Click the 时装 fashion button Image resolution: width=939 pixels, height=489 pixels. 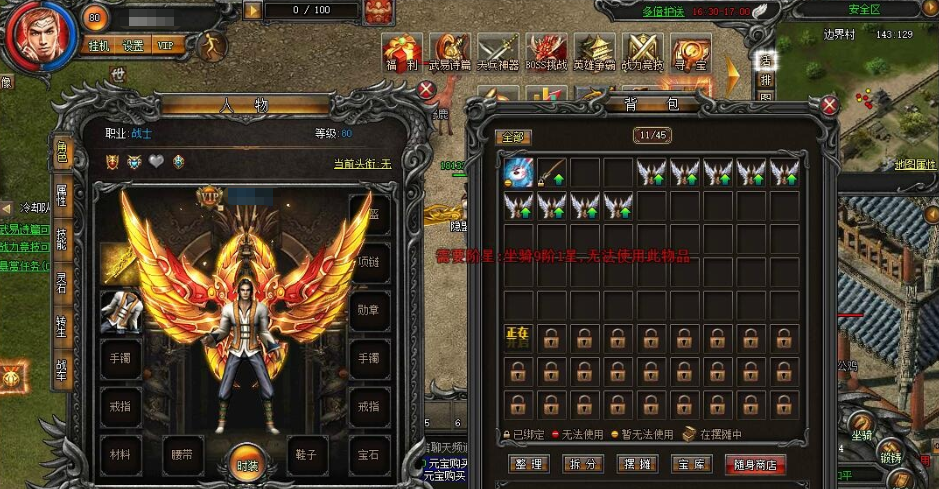pyautogui.click(x=247, y=463)
